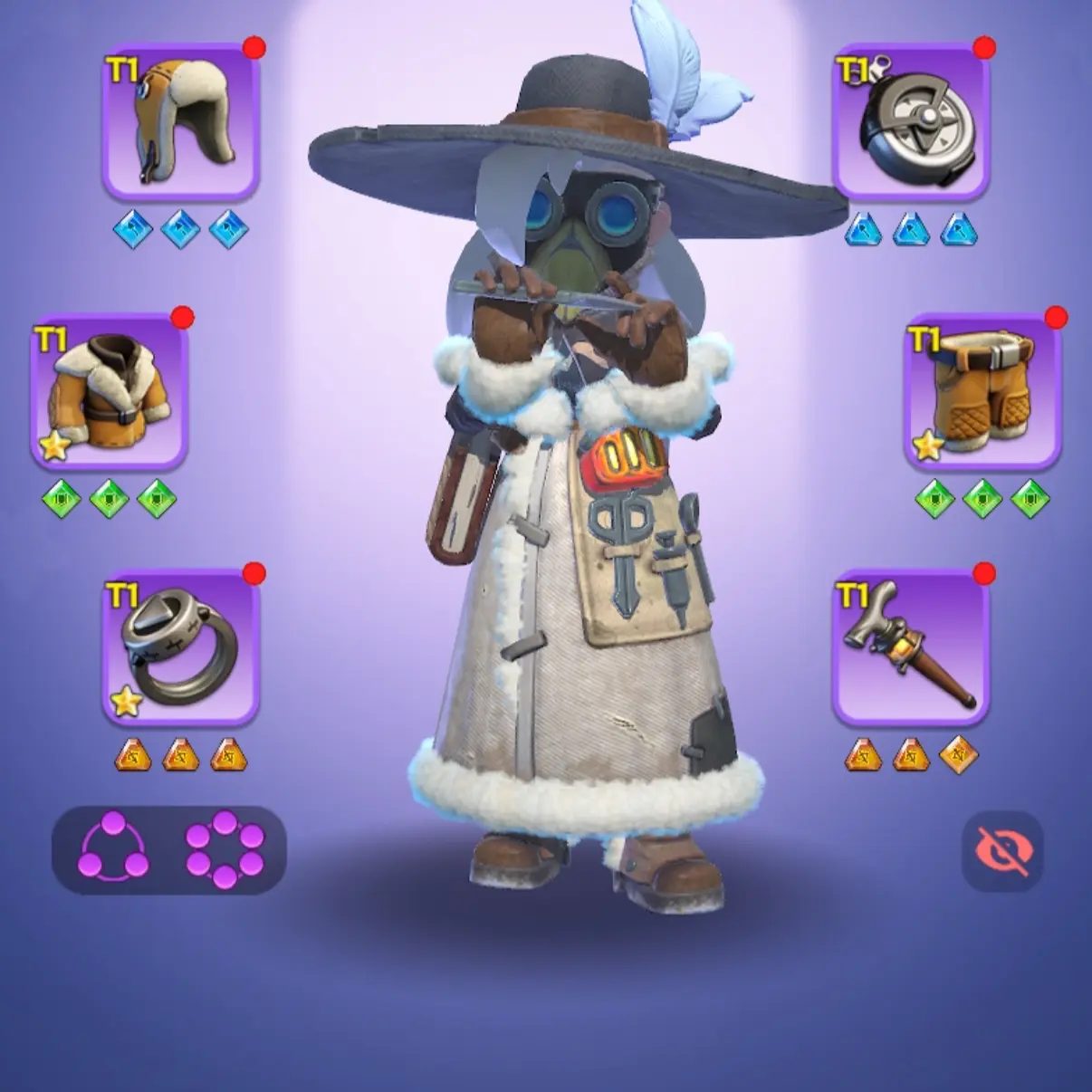Select the fur-lined aviator hat slot
Screen dimensions: 1092x1092
pyautogui.click(x=181, y=120)
